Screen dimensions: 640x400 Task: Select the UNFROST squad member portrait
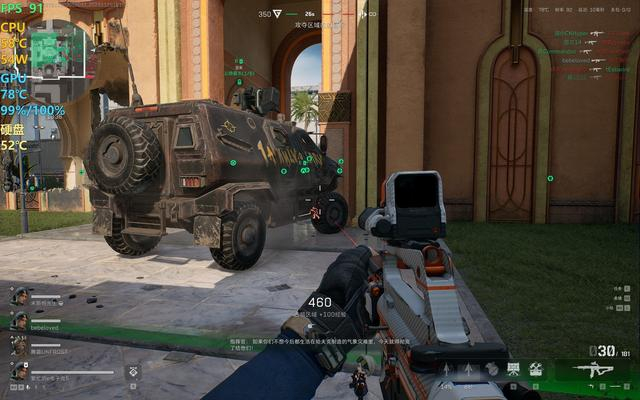coord(19,345)
